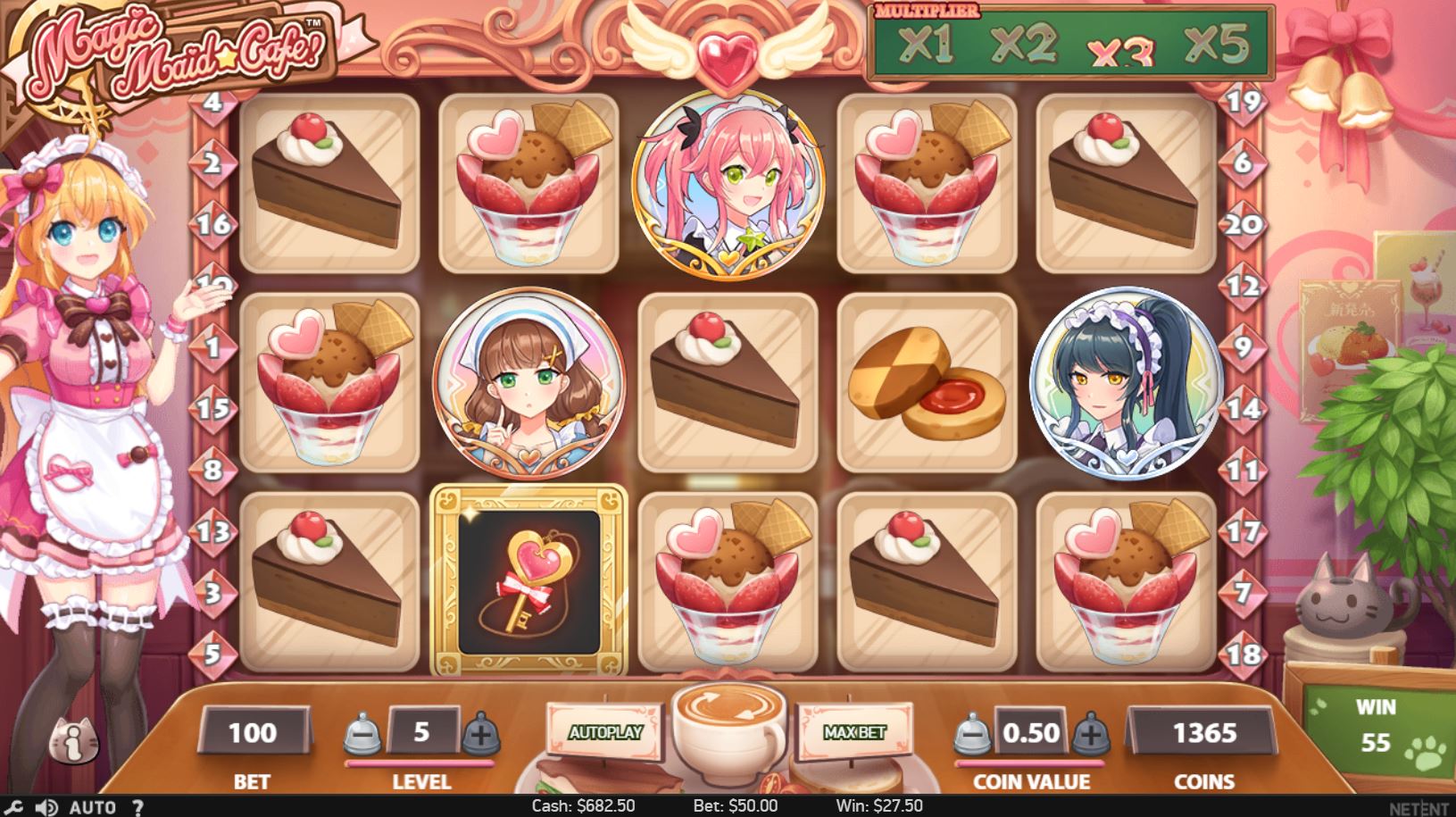Click the wrench settings icon
This screenshot has height=817, width=1456.
(x=13, y=806)
